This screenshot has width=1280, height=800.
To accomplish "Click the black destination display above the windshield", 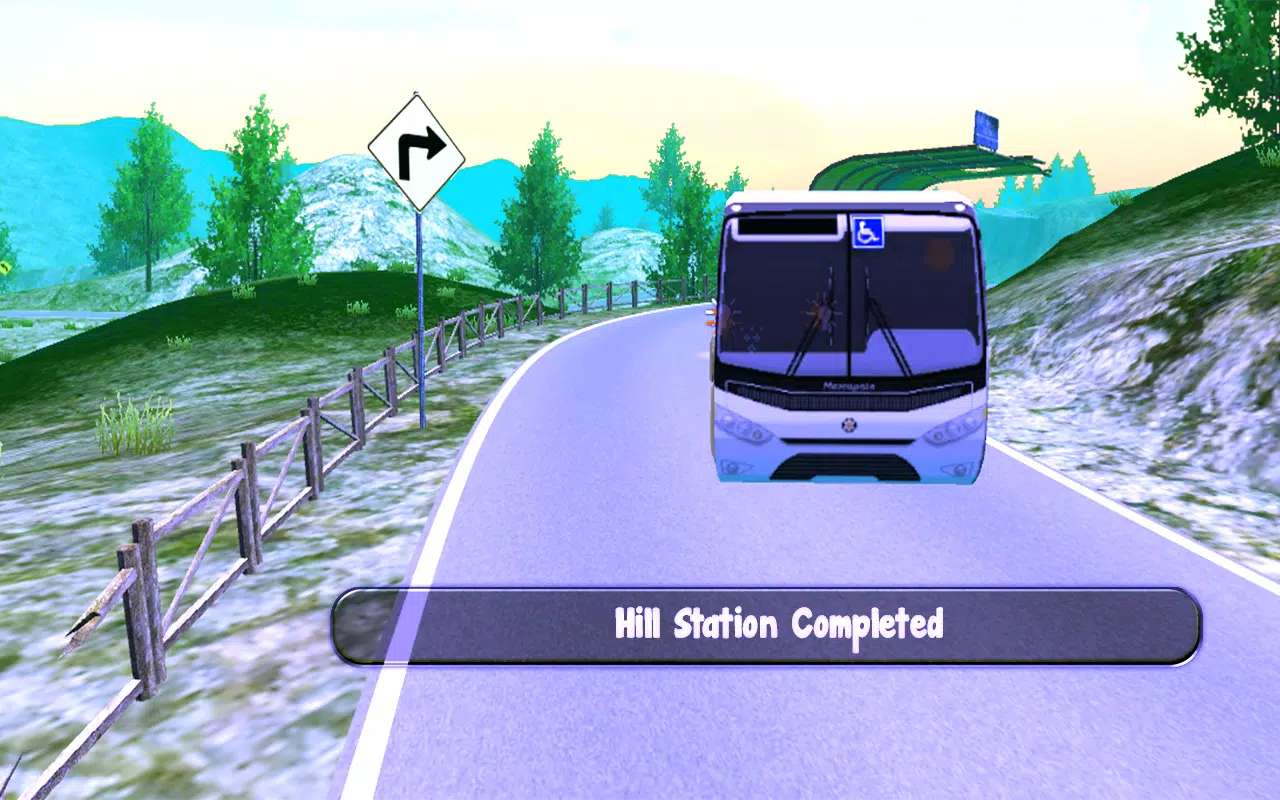I will 788,226.
